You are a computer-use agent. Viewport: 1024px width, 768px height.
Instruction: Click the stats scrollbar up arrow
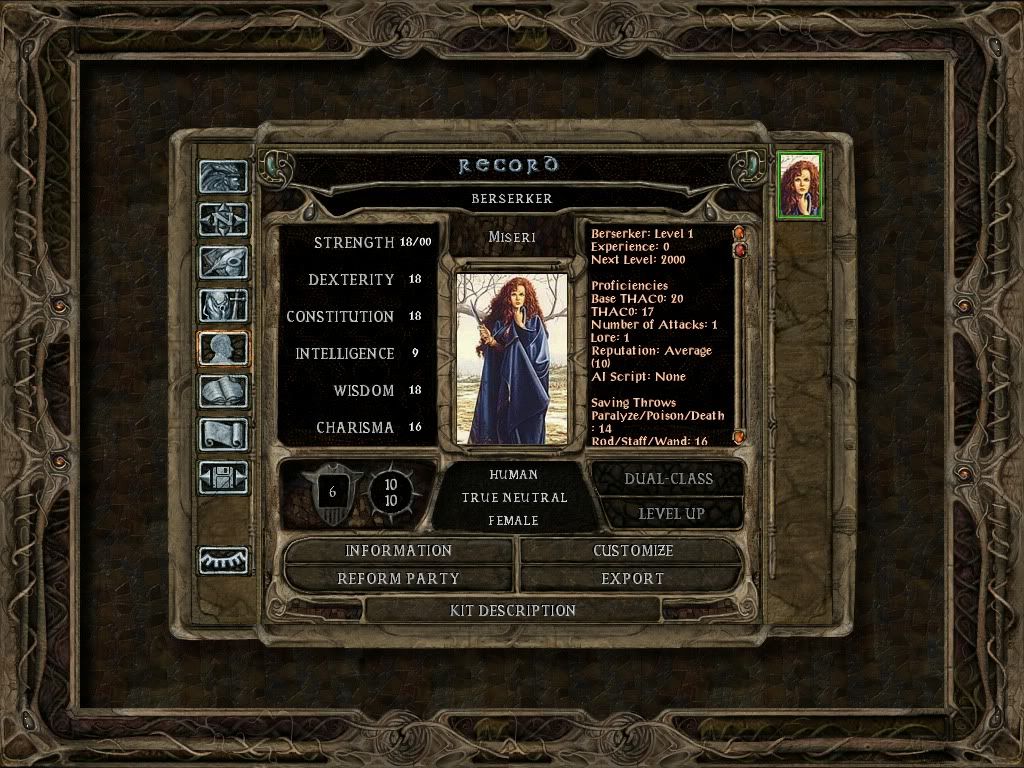coord(740,233)
